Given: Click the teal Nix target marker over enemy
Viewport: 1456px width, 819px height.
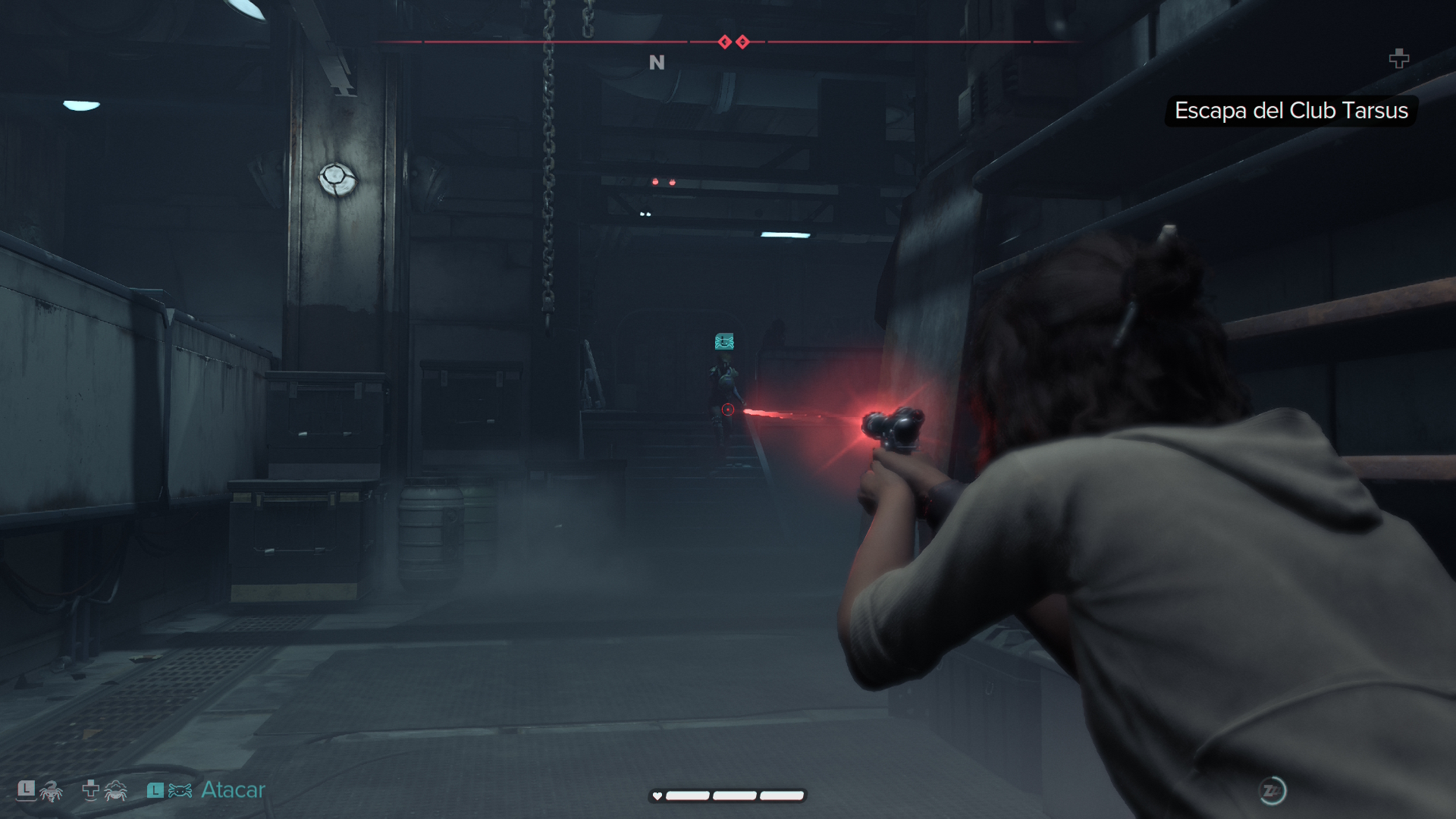Looking at the screenshot, I should 724,342.
